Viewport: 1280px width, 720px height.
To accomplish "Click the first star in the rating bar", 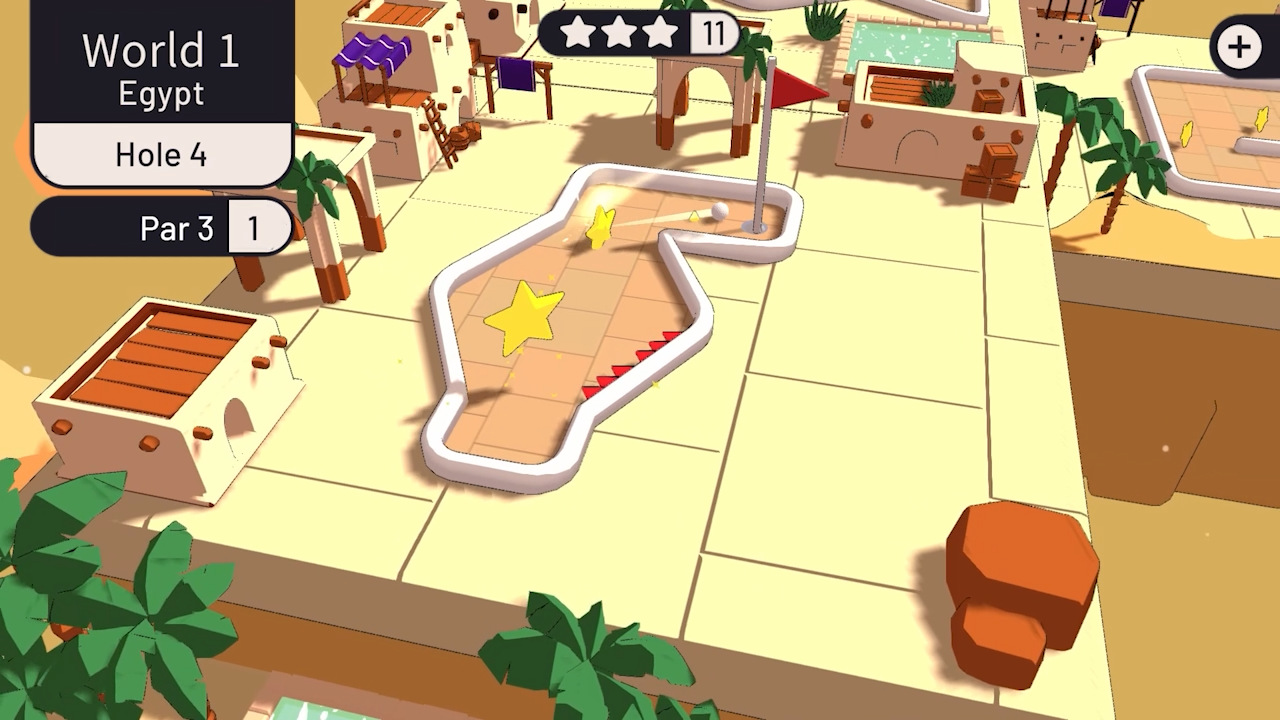I will pos(578,32).
